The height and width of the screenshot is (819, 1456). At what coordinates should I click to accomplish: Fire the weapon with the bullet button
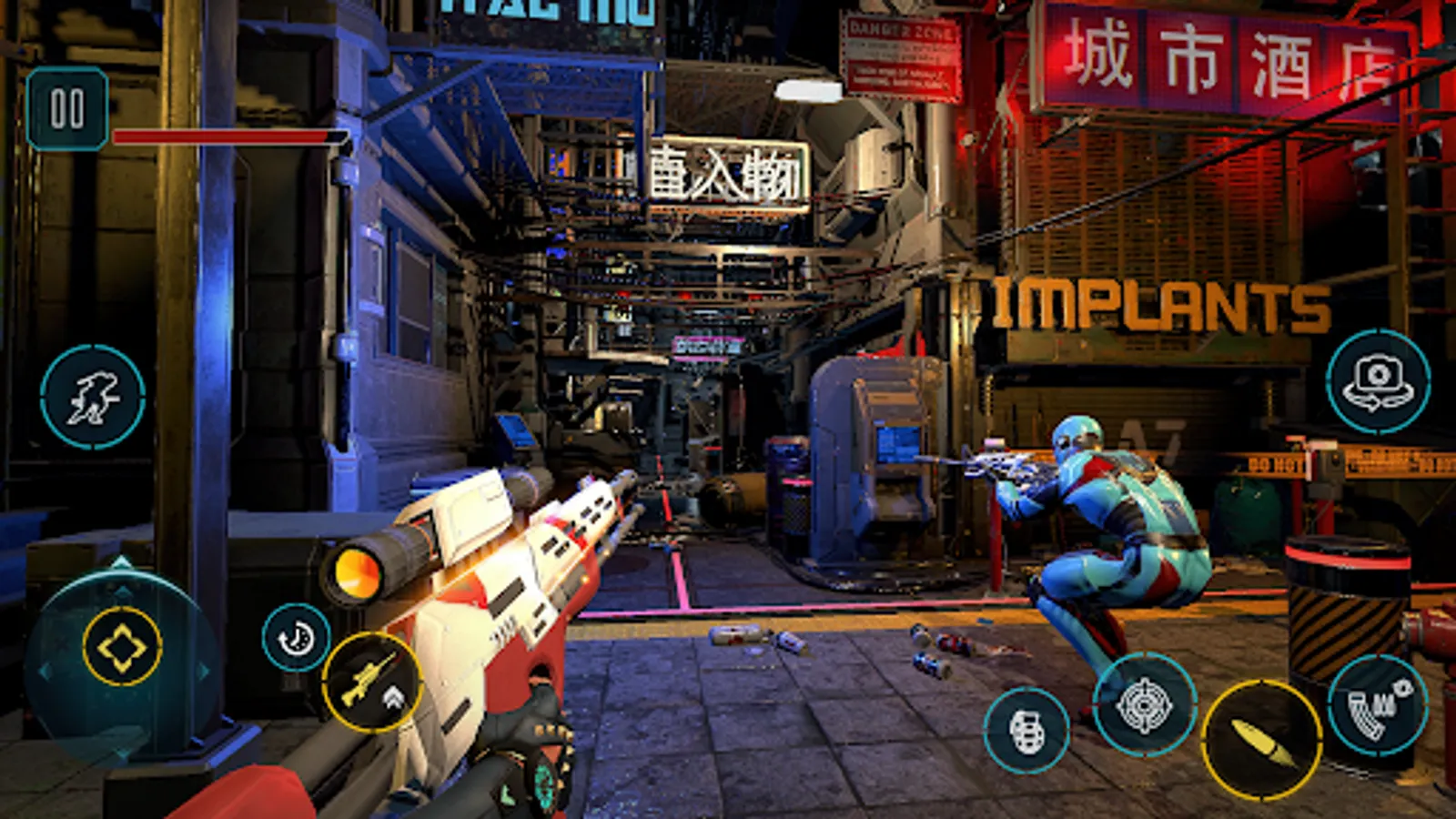[1261, 740]
